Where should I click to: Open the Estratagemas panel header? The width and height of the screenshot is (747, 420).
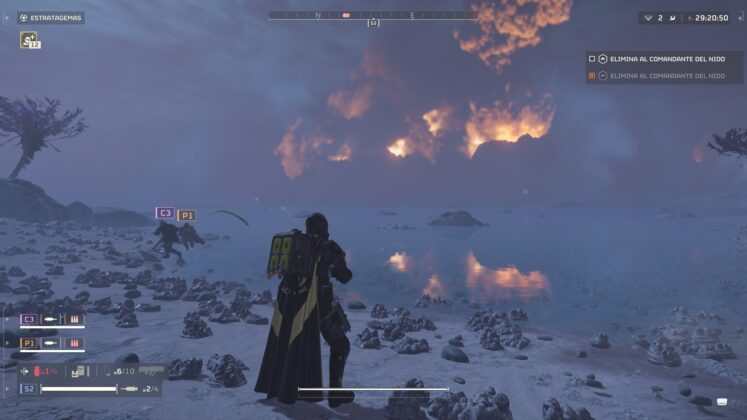[x=51, y=17]
